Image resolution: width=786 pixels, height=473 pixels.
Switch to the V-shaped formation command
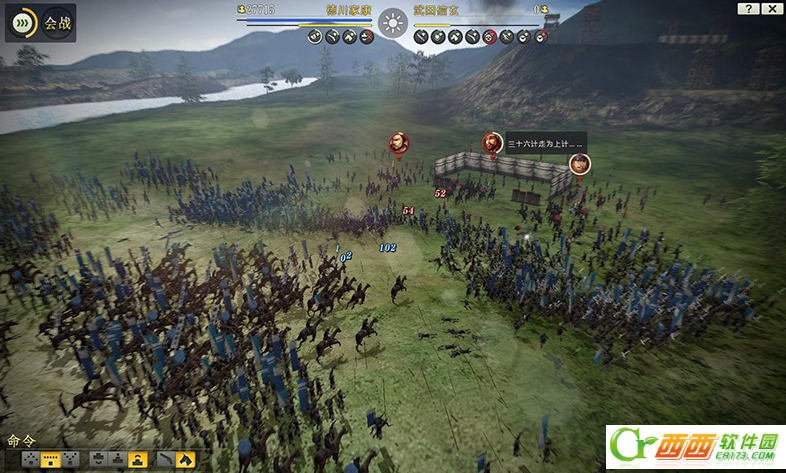[70, 459]
